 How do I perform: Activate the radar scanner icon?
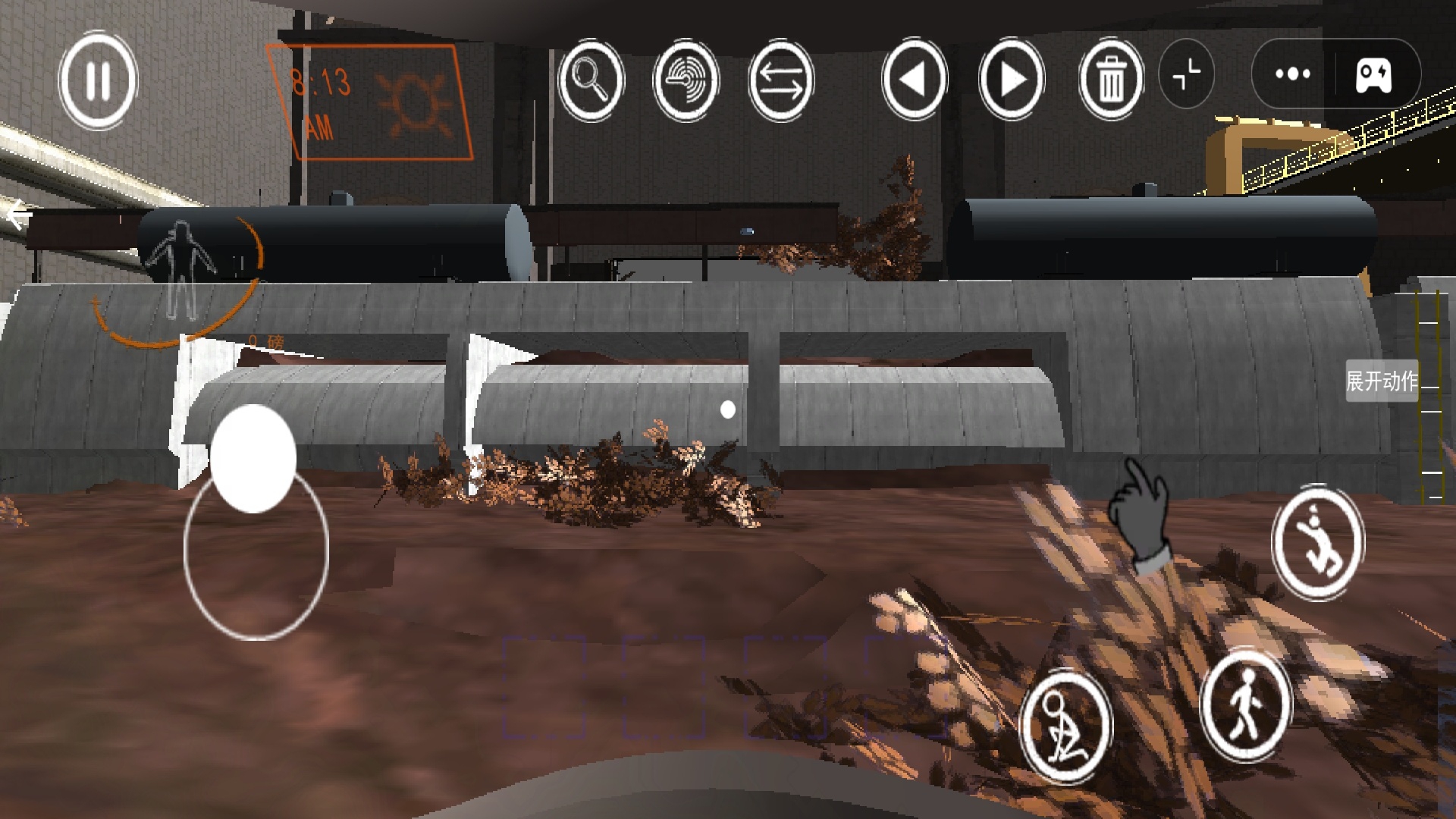[x=686, y=80]
